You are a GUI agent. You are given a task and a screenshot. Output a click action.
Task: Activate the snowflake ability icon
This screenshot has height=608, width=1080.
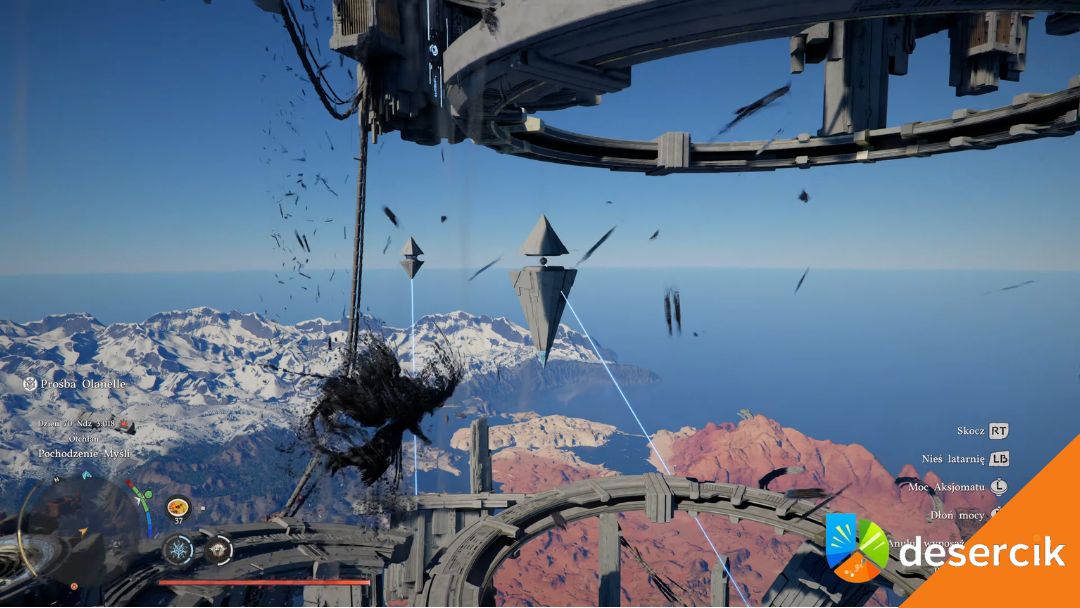point(179,549)
